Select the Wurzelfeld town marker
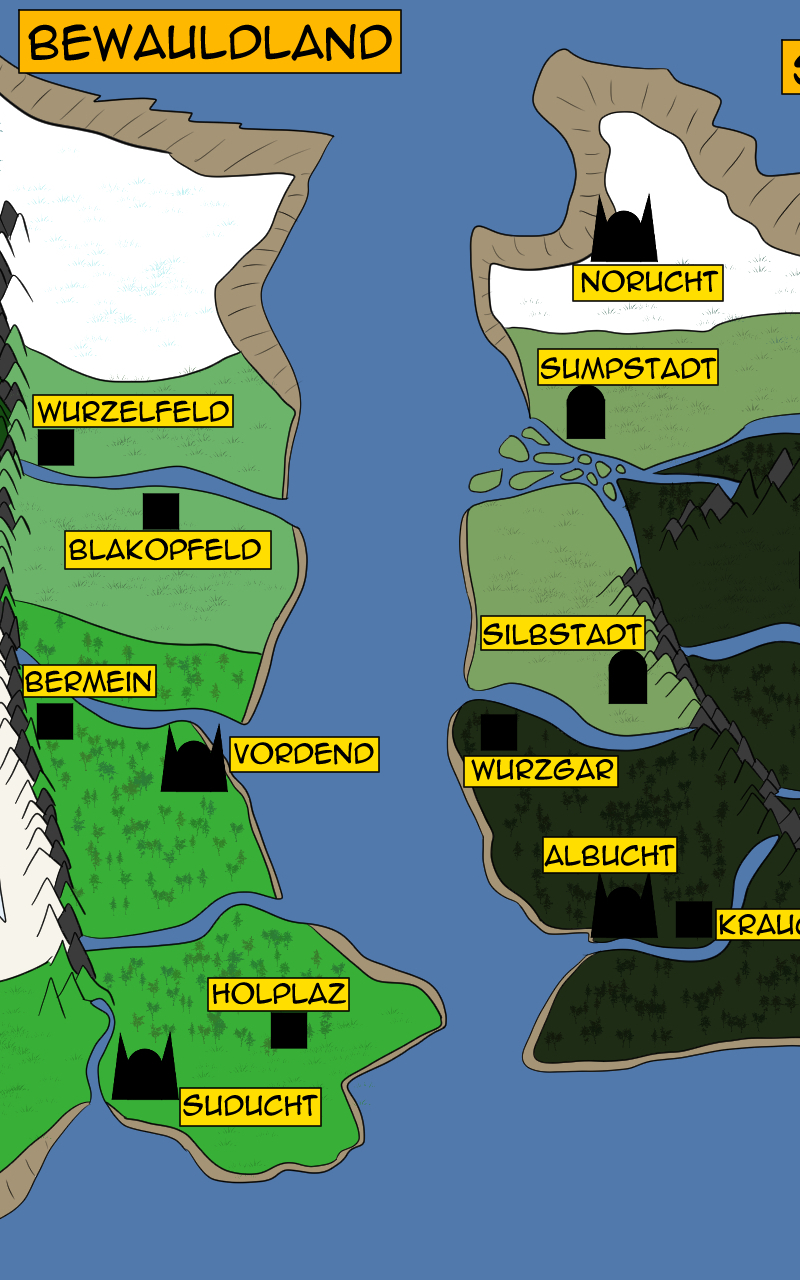The image size is (800, 1280). 56,447
